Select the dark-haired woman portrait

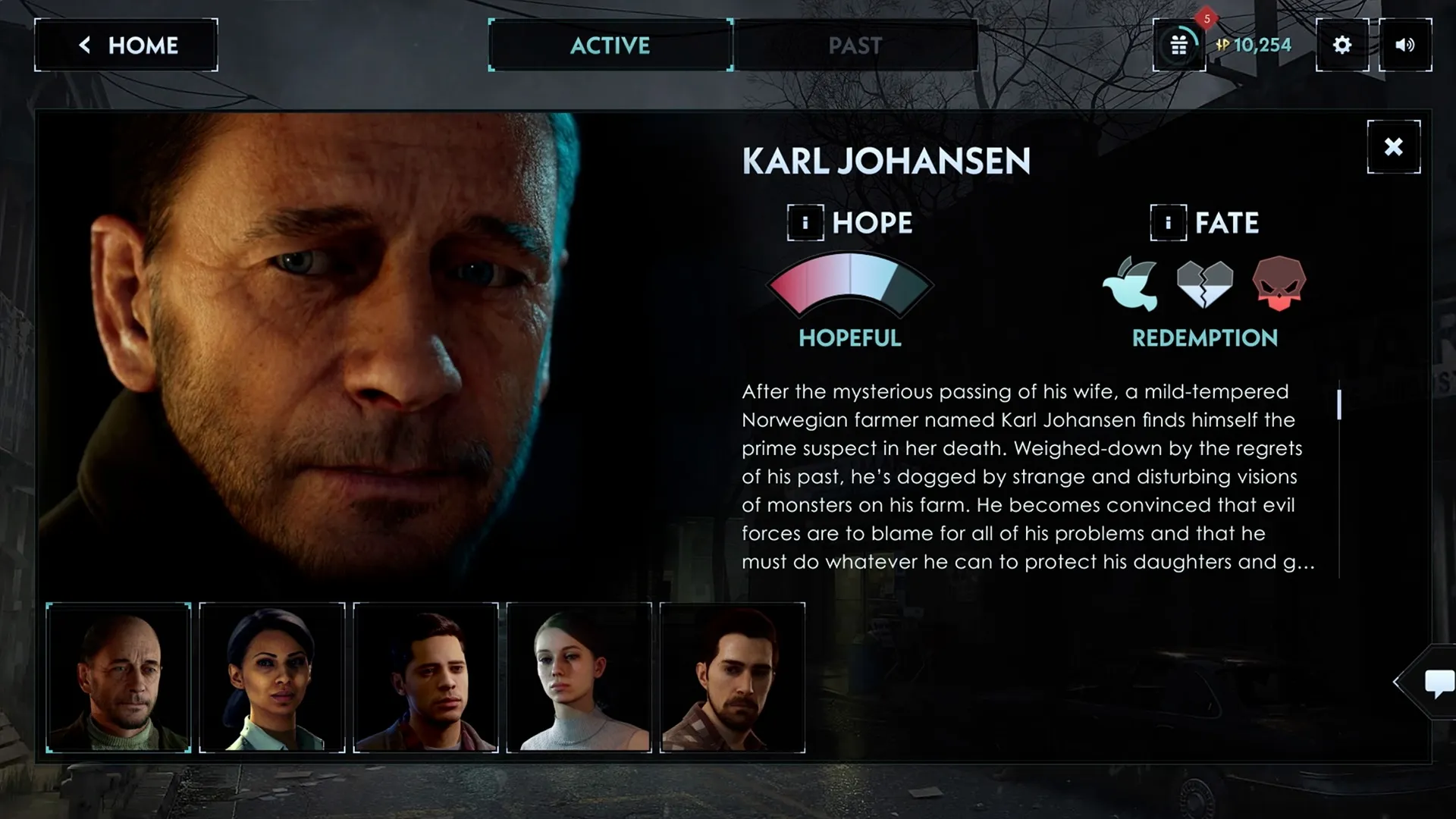[272, 677]
